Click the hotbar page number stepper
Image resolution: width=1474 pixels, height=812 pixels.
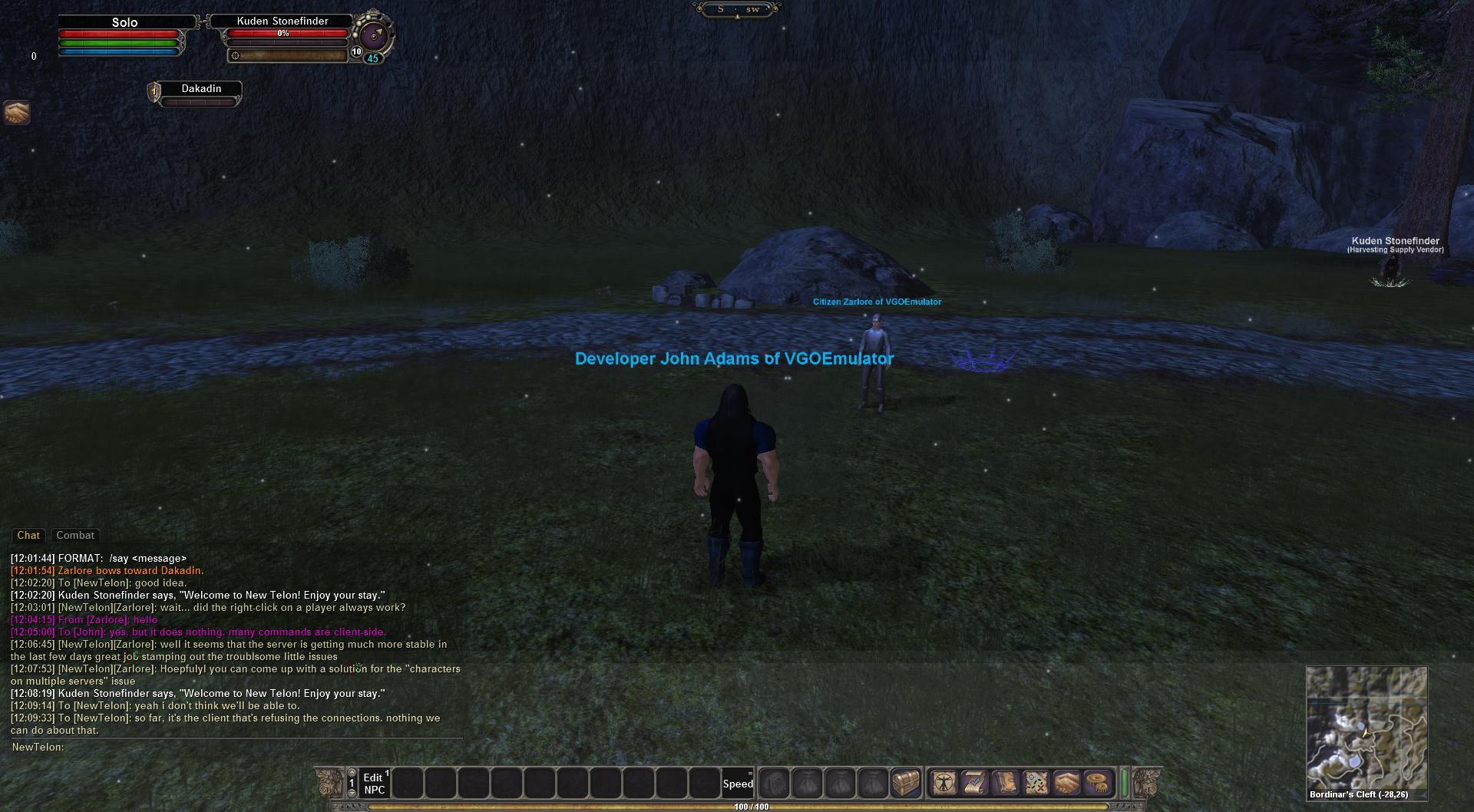click(x=352, y=784)
